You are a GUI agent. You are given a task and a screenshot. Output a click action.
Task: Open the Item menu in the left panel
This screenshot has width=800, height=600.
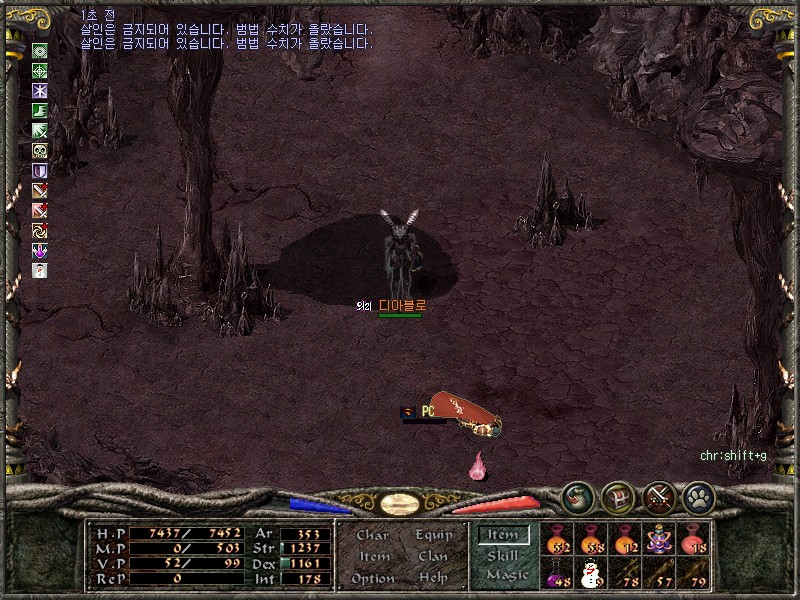click(374, 557)
